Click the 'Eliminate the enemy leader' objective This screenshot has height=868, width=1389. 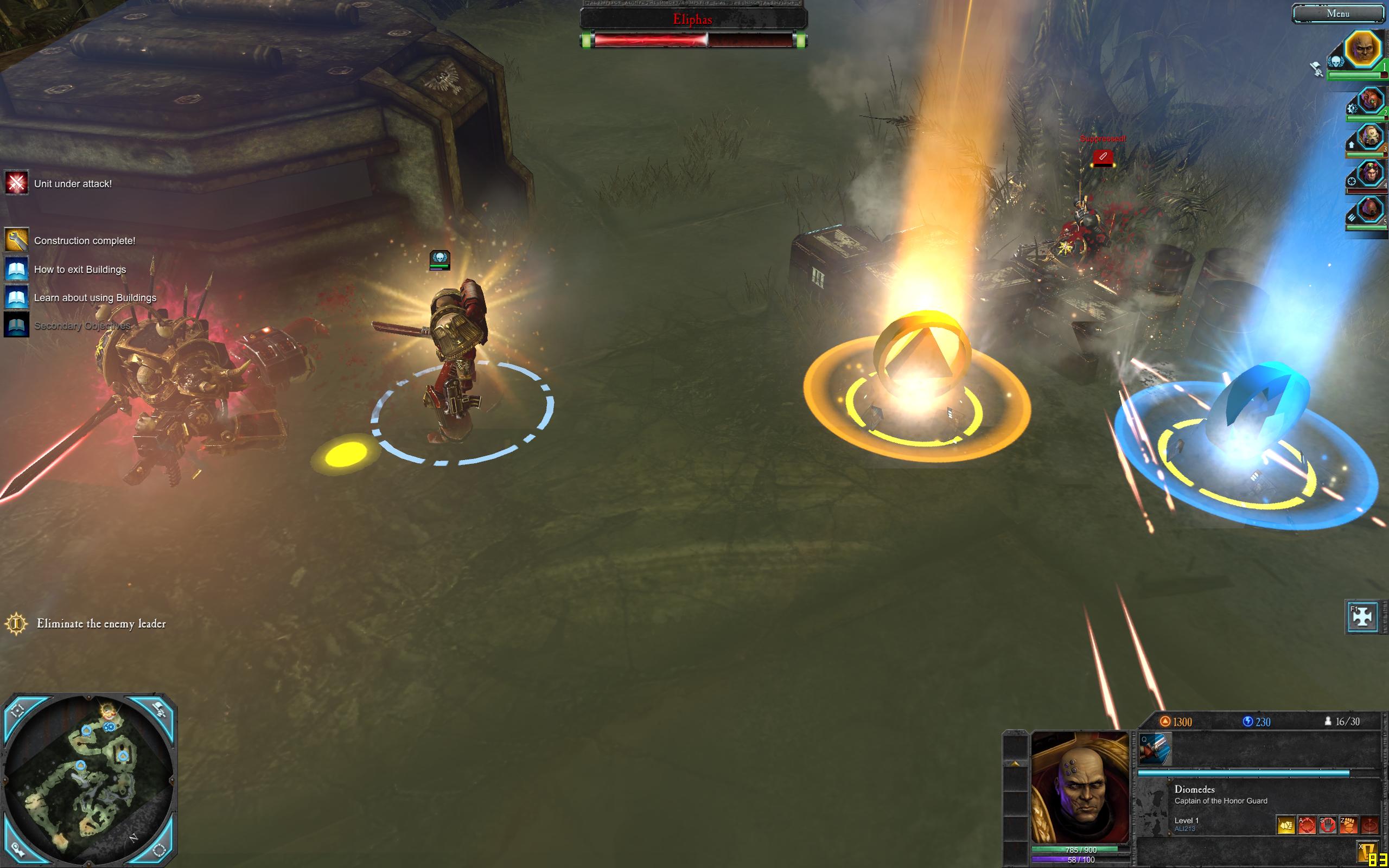pos(101,623)
